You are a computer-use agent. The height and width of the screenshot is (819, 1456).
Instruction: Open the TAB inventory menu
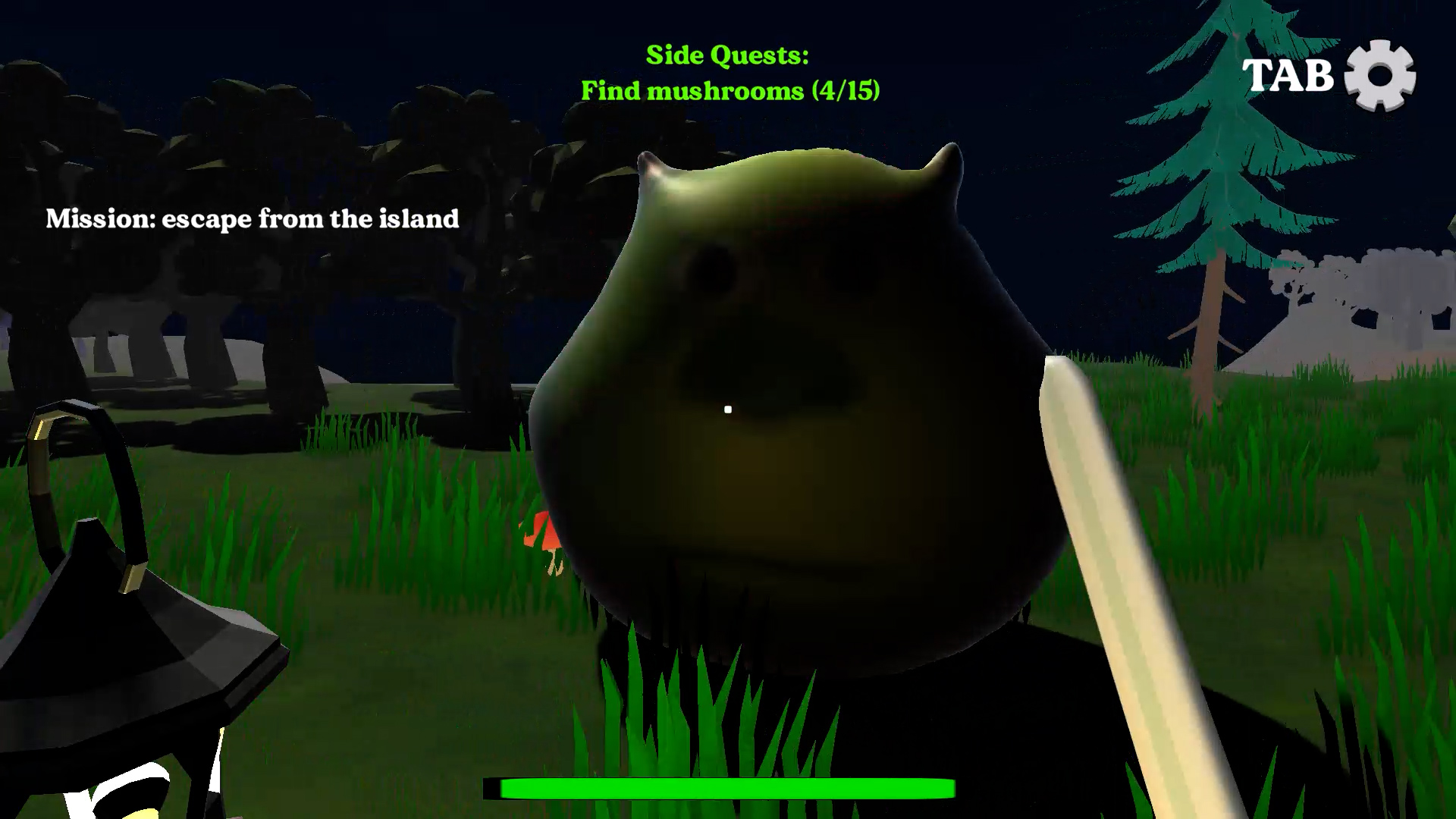coord(1289,76)
